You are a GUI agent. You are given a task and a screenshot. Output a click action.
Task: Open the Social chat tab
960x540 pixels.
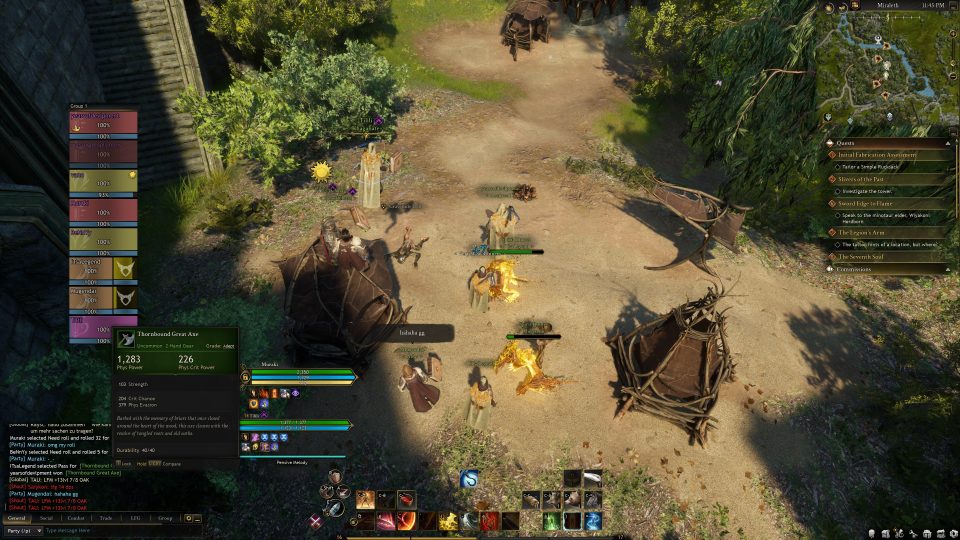coord(46,519)
